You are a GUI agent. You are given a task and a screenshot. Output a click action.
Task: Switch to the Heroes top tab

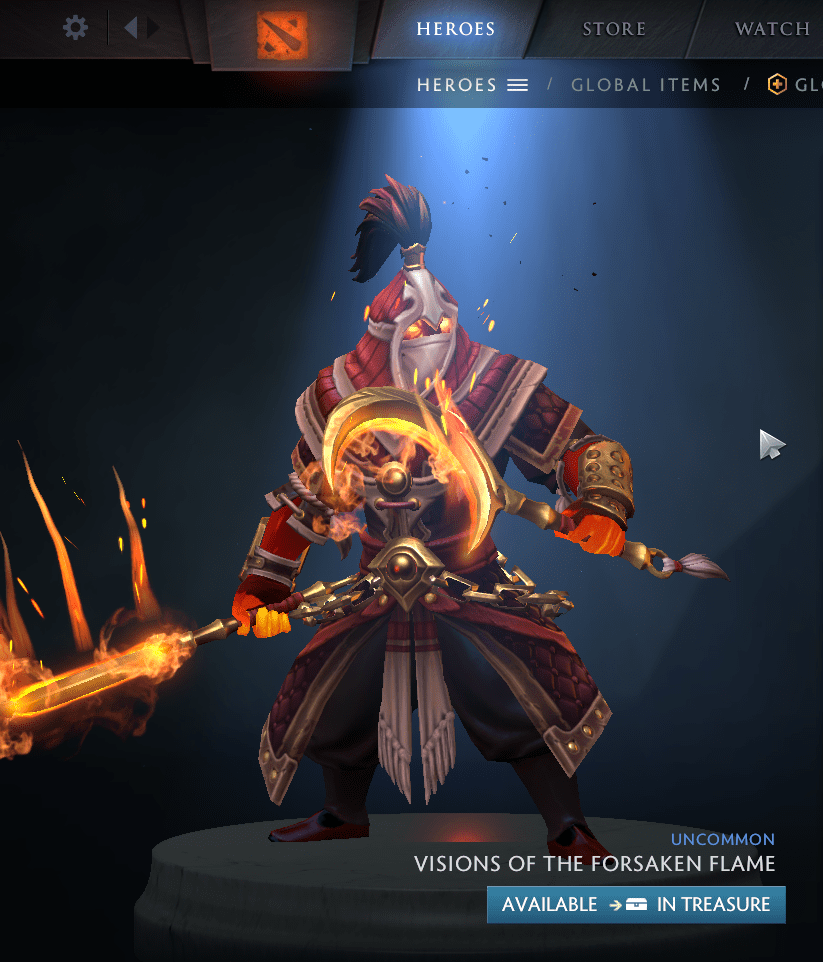point(455,28)
